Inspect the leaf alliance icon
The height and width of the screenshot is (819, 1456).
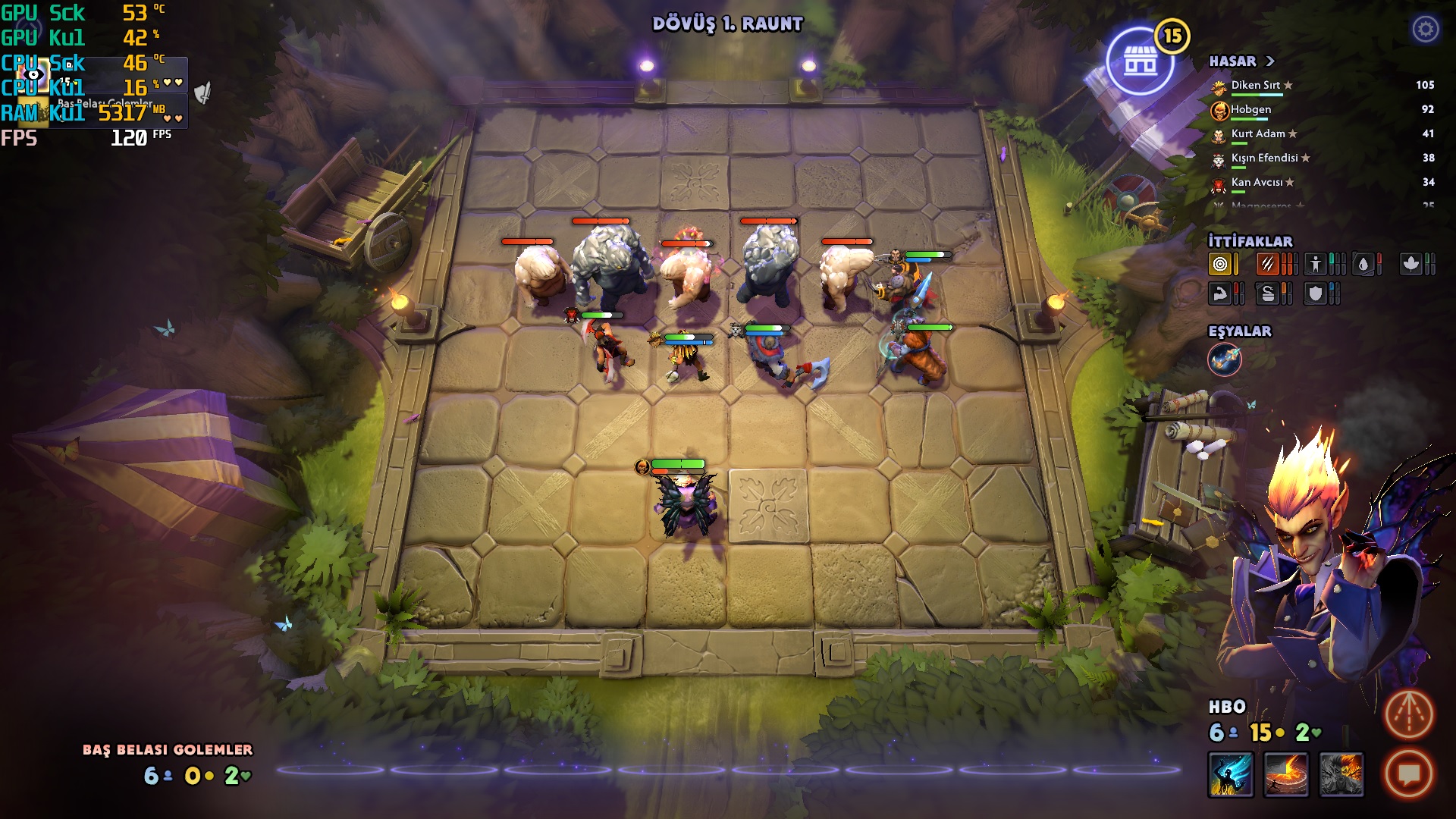pos(1410,264)
